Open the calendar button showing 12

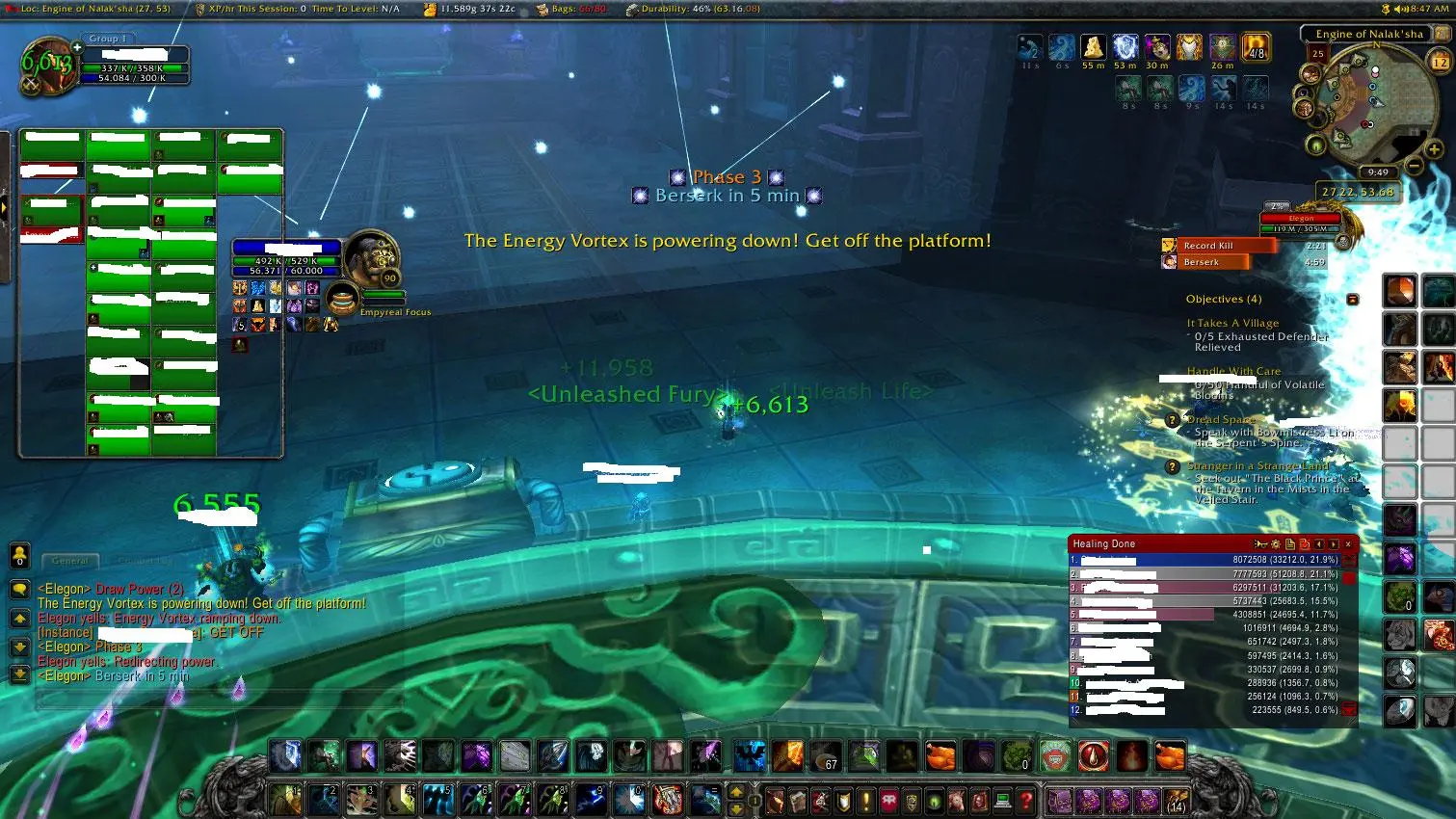point(1440,62)
